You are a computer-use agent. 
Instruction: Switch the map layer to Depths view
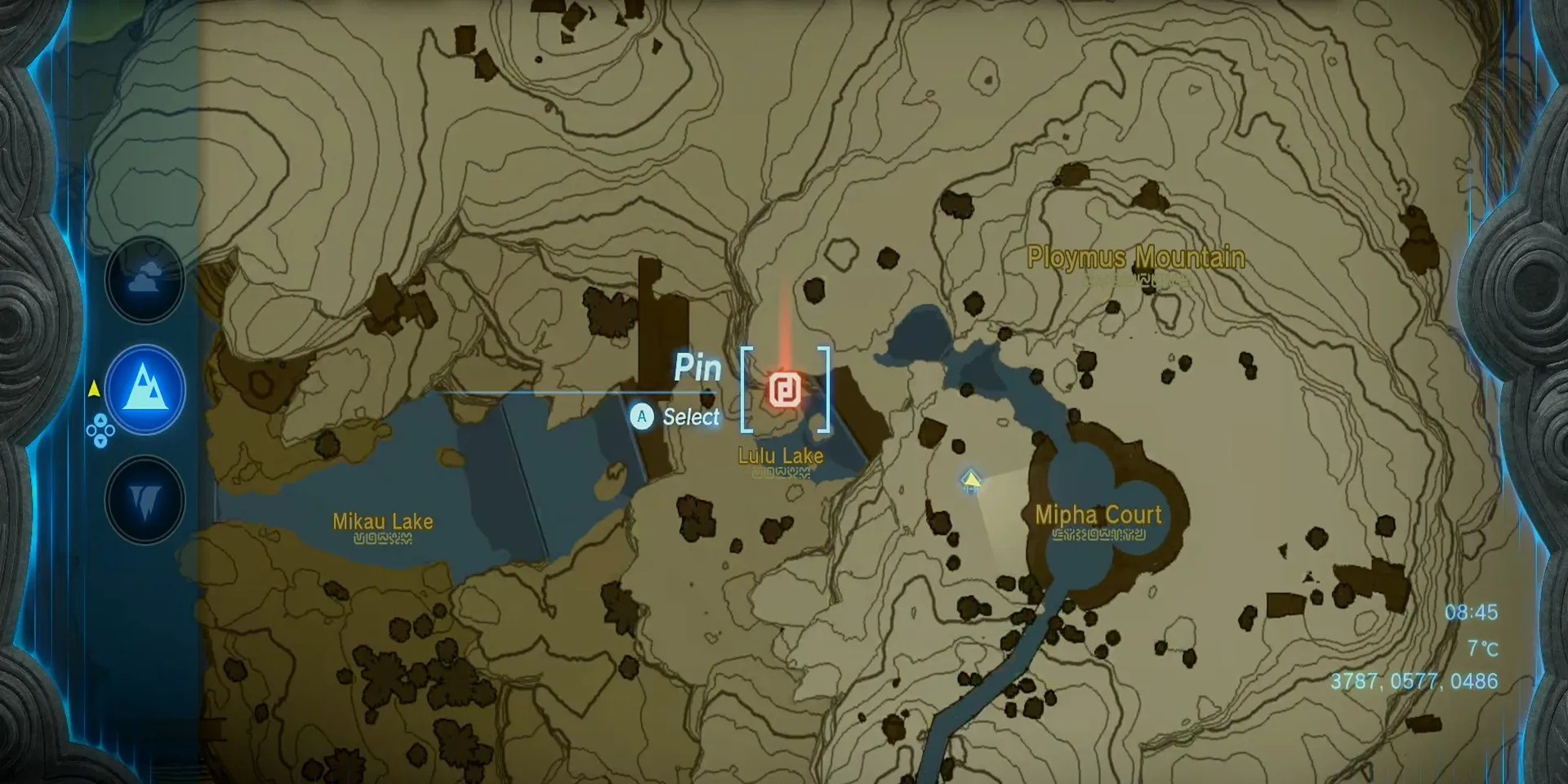coord(145,501)
